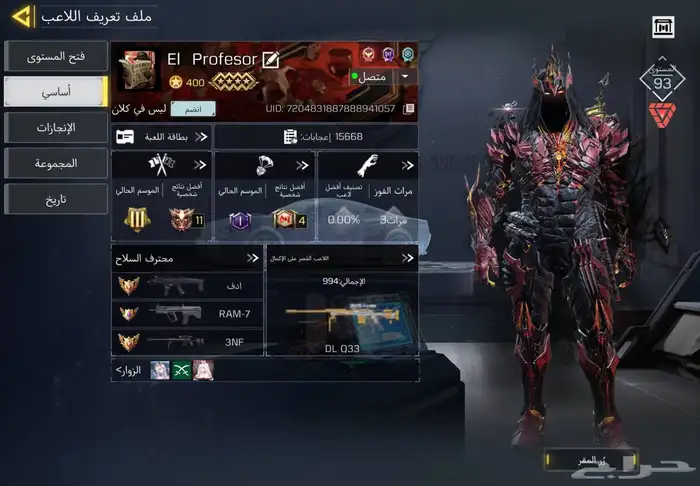Show the likes count 15668 panel
Image resolution: width=700 pixels, height=486 pixels.
315,136
